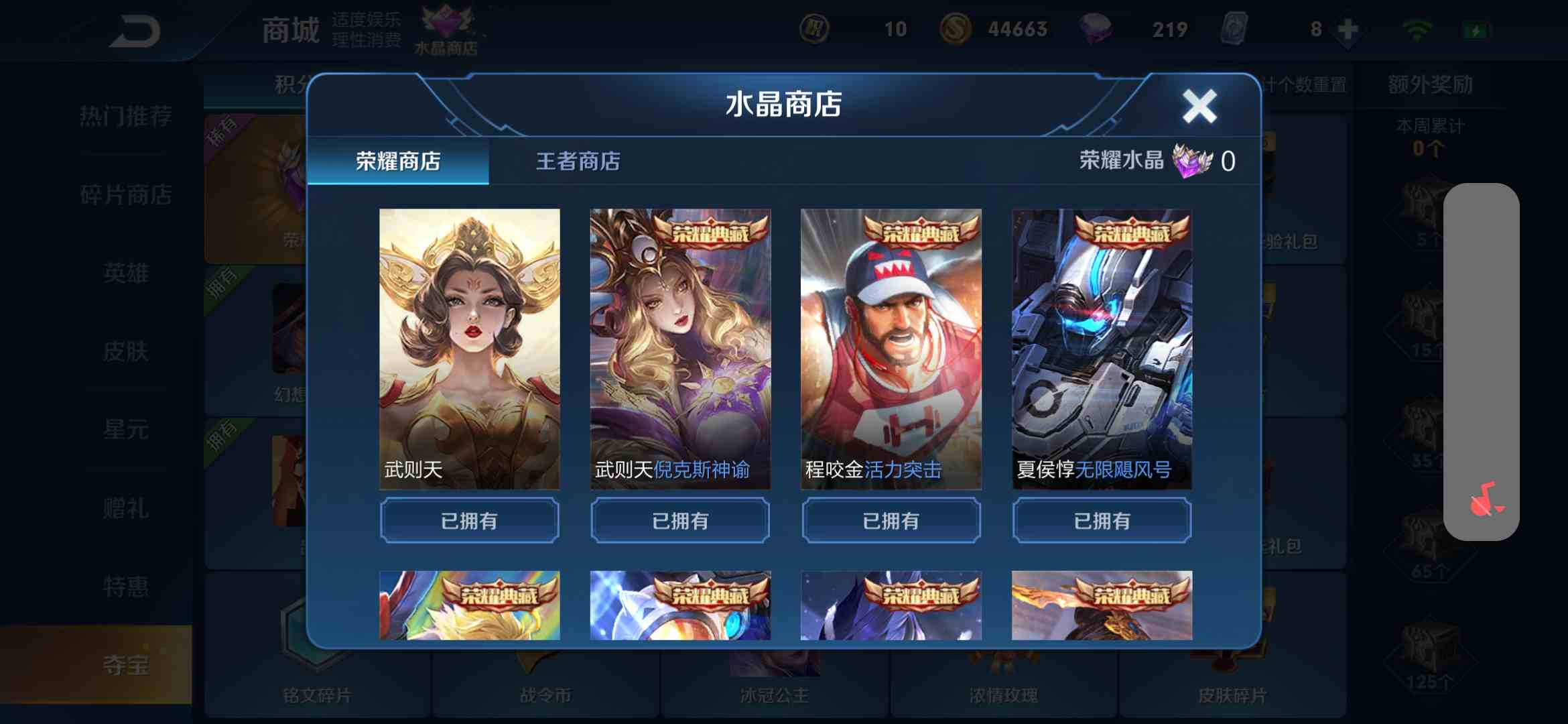1568x724 pixels.
Task: Click 已拥有 button under 程咬金活力突击
Action: point(891,520)
